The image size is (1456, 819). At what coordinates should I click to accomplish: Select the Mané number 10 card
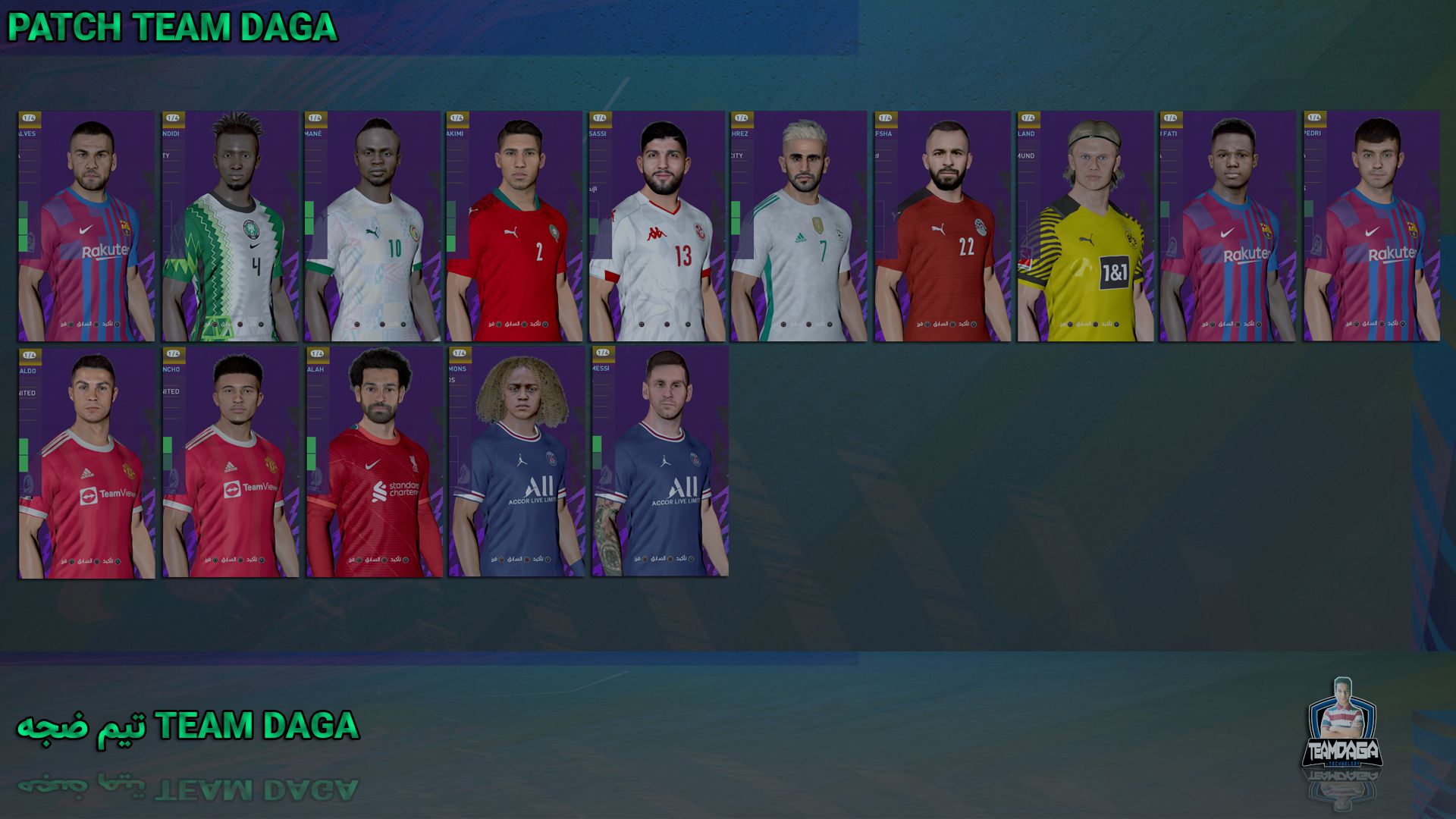point(372,227)
